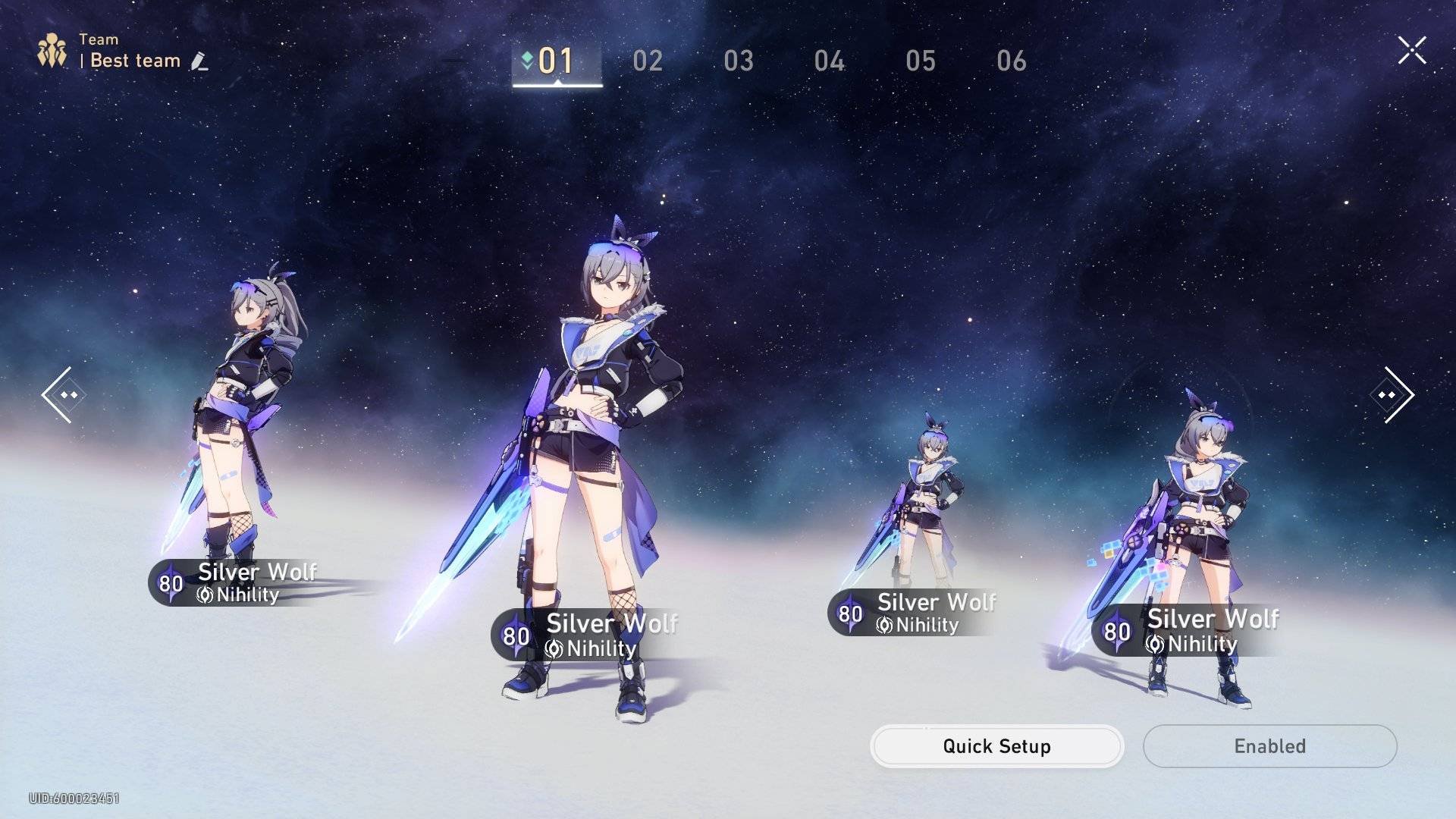This screenshot has height=819, width=1456.
Task: Show the previous team with left arrow
Action: [x=61, y=394]
